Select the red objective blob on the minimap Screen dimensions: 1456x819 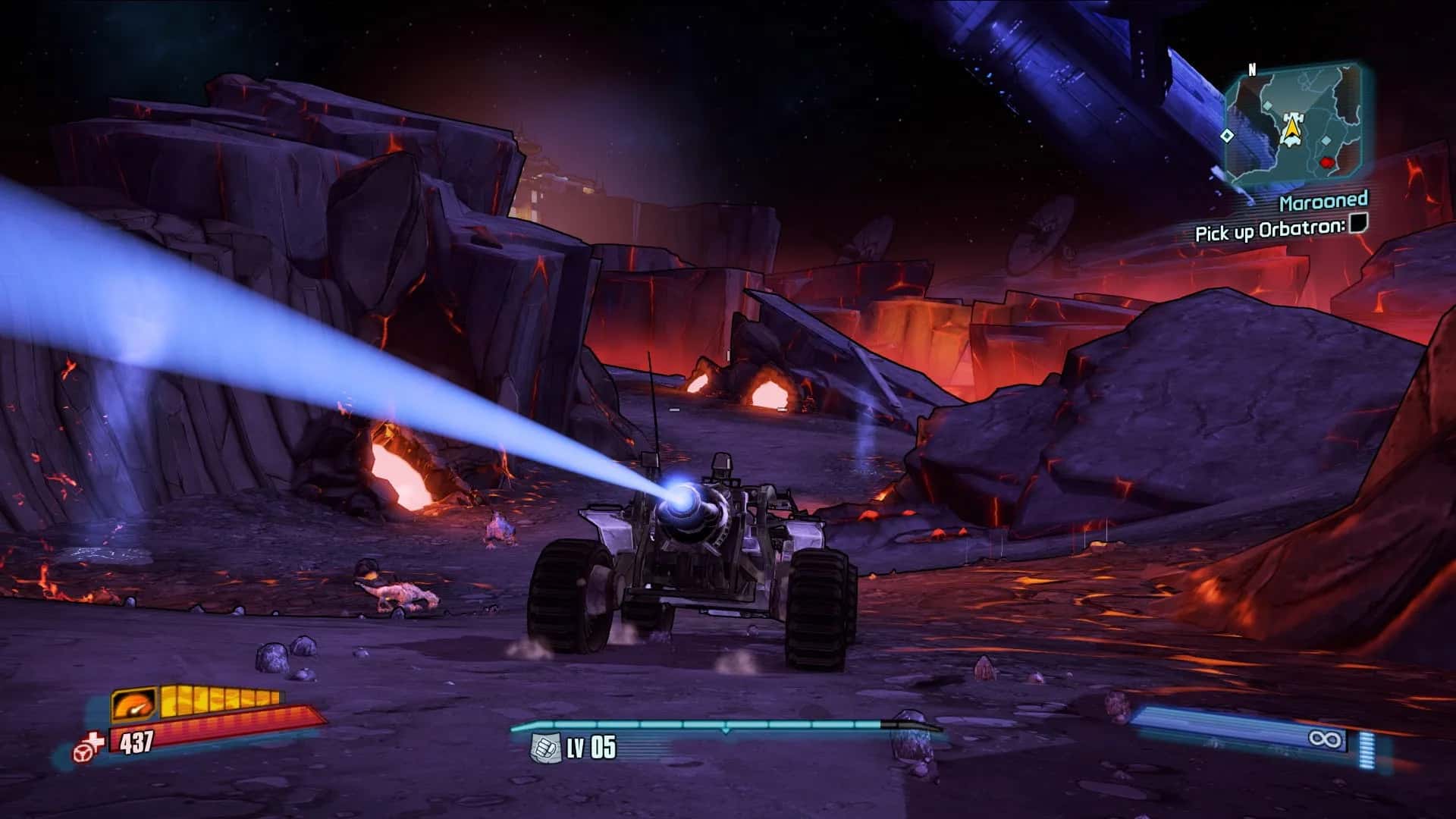pos(1326,163)
